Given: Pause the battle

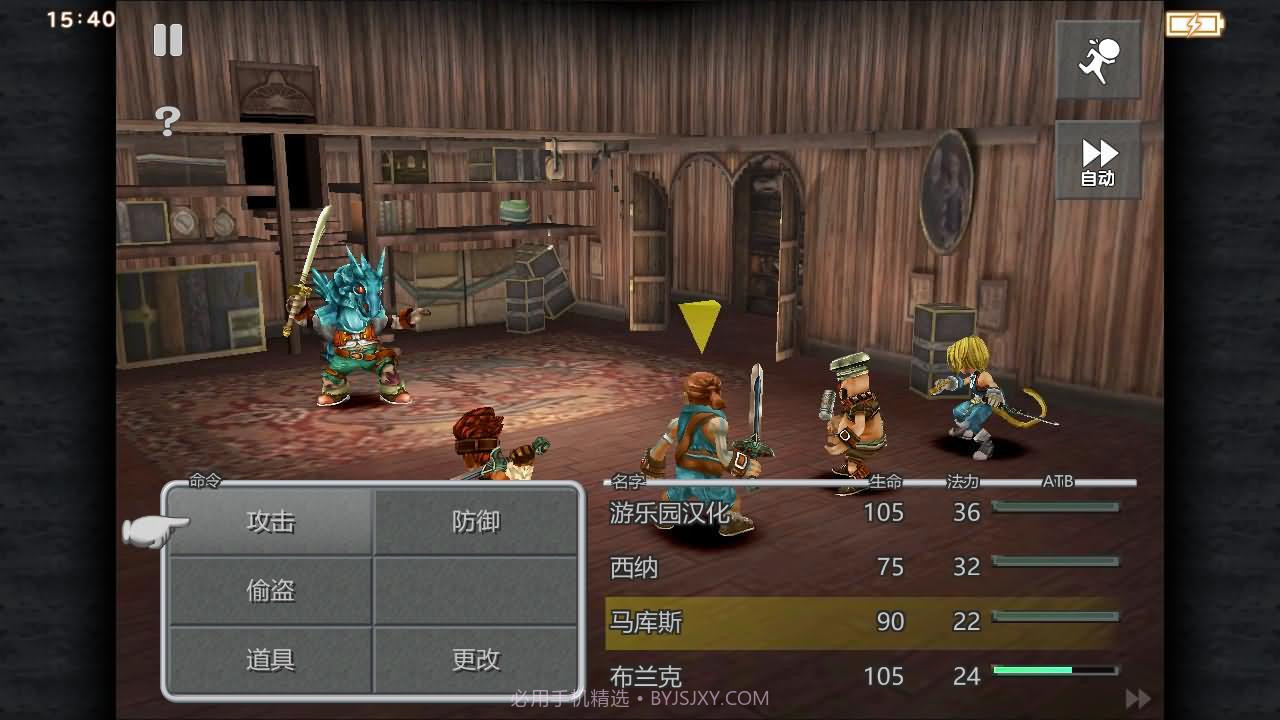Looking at the screenshot, I should [x=168, y=40].
